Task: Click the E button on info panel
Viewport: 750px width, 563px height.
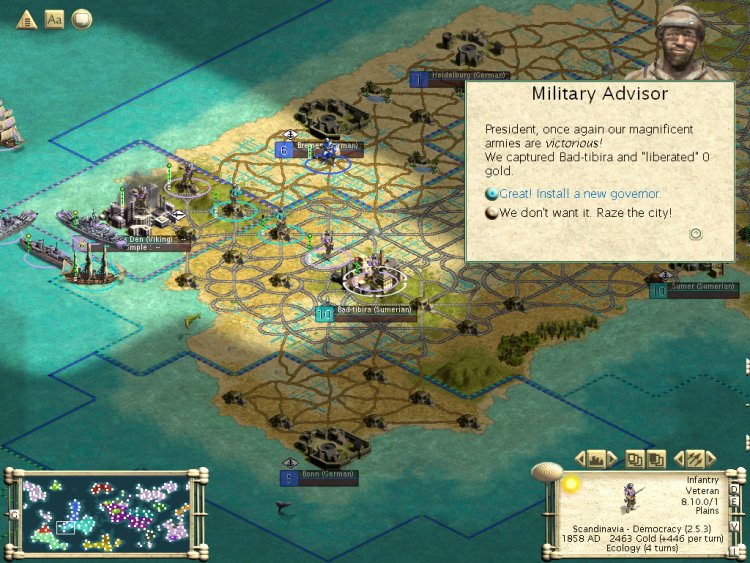Action: (x=736, y=504)
